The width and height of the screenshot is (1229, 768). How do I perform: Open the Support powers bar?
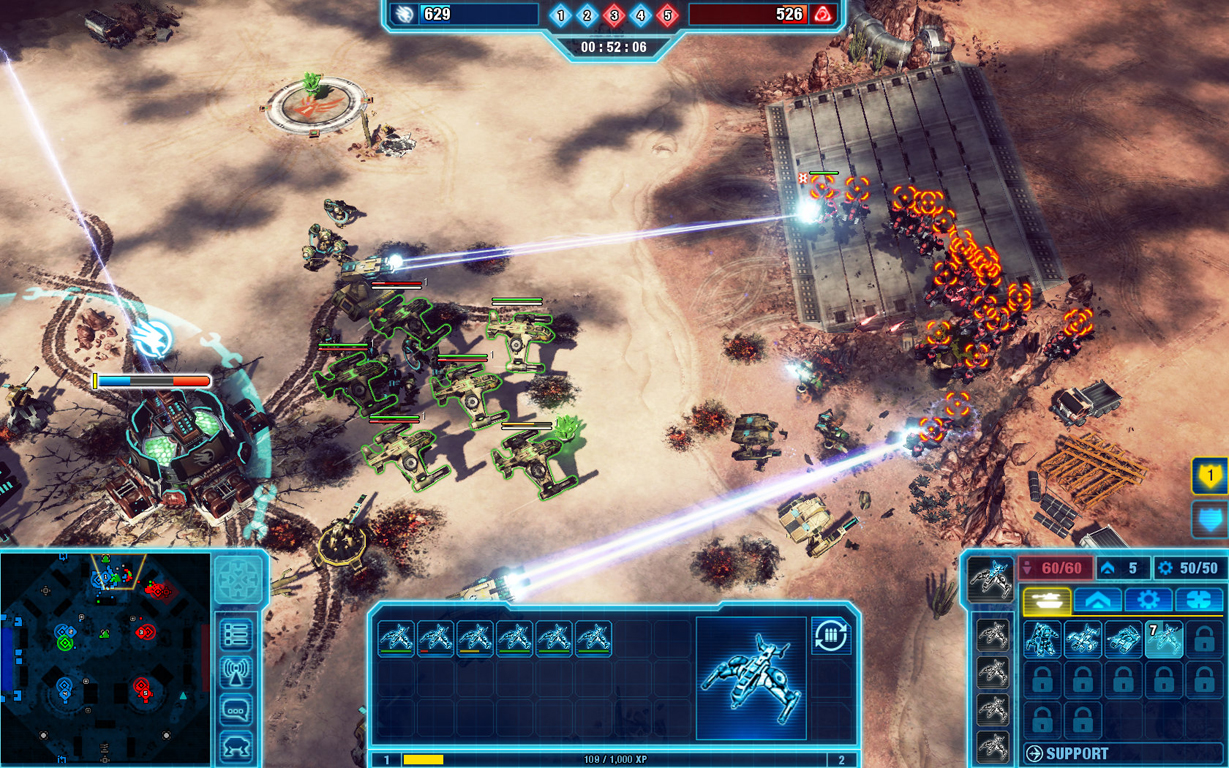[1120, 753]
